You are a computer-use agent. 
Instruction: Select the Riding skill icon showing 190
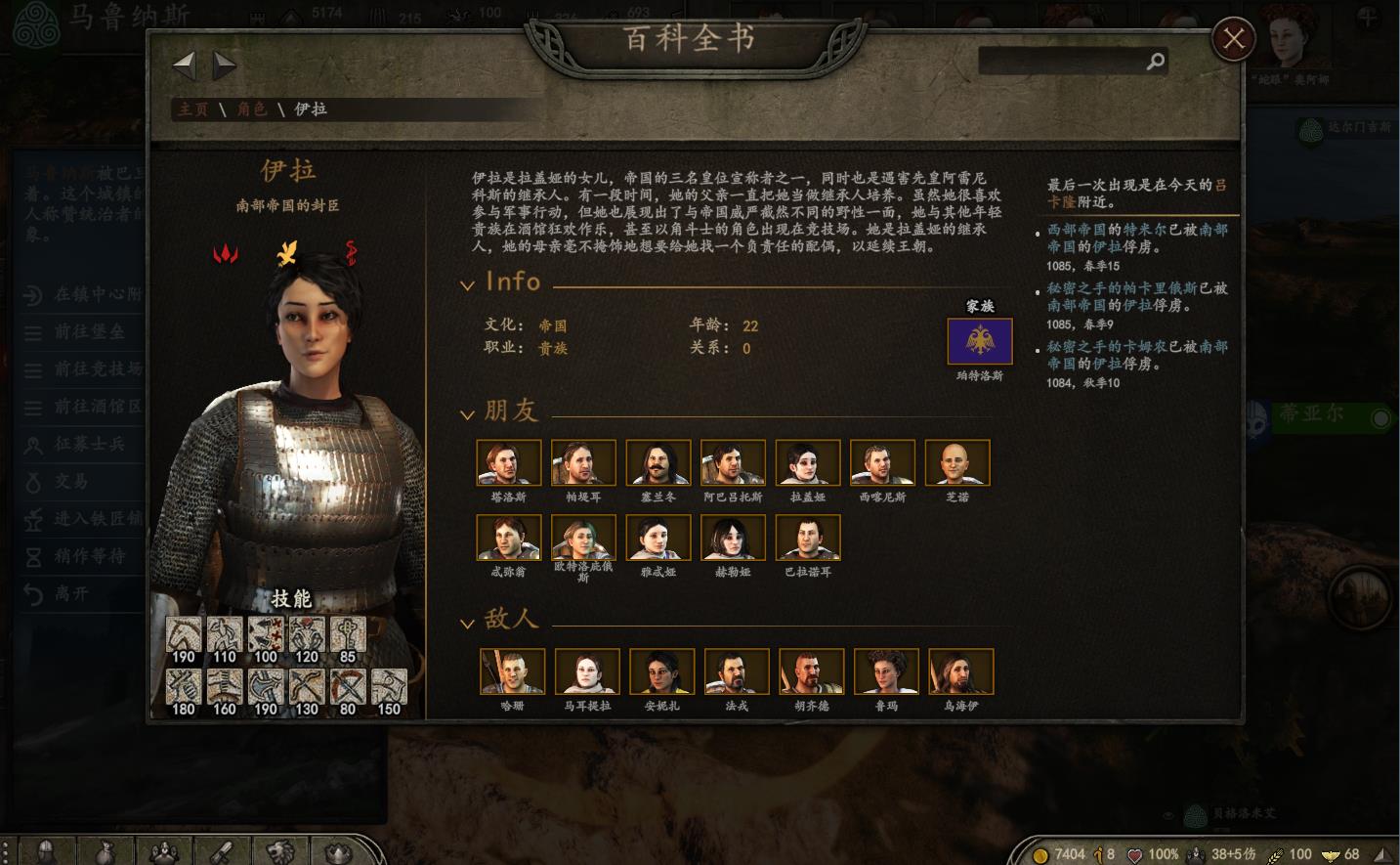point(182,633)
